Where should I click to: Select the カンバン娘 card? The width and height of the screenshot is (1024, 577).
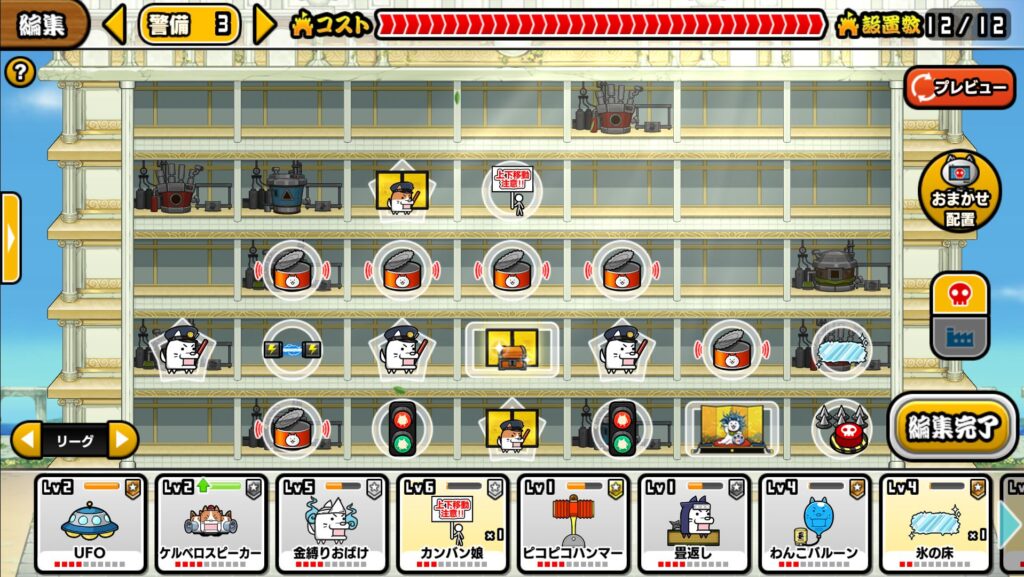[x=453, y=523]
